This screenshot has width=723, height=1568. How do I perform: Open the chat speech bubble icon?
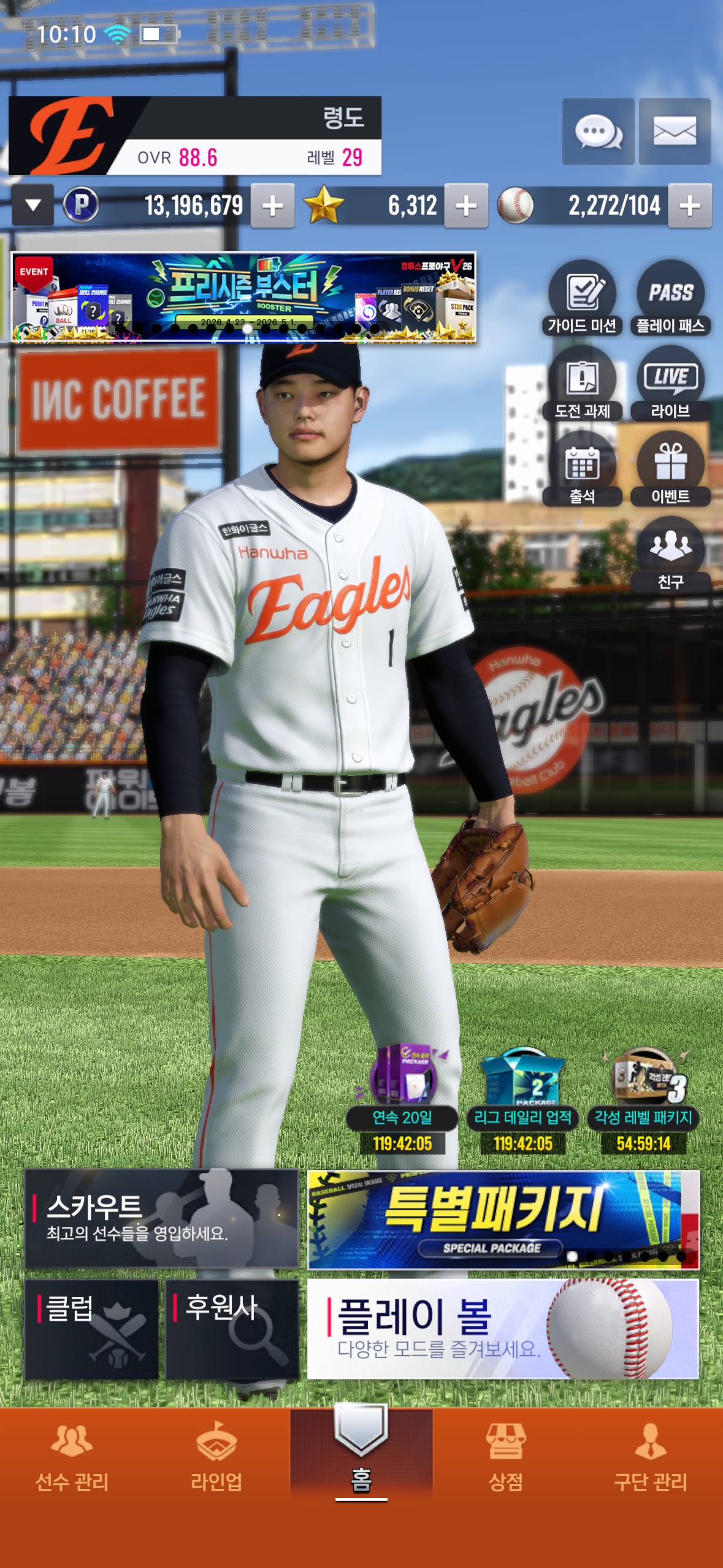(x=598, y=131)
